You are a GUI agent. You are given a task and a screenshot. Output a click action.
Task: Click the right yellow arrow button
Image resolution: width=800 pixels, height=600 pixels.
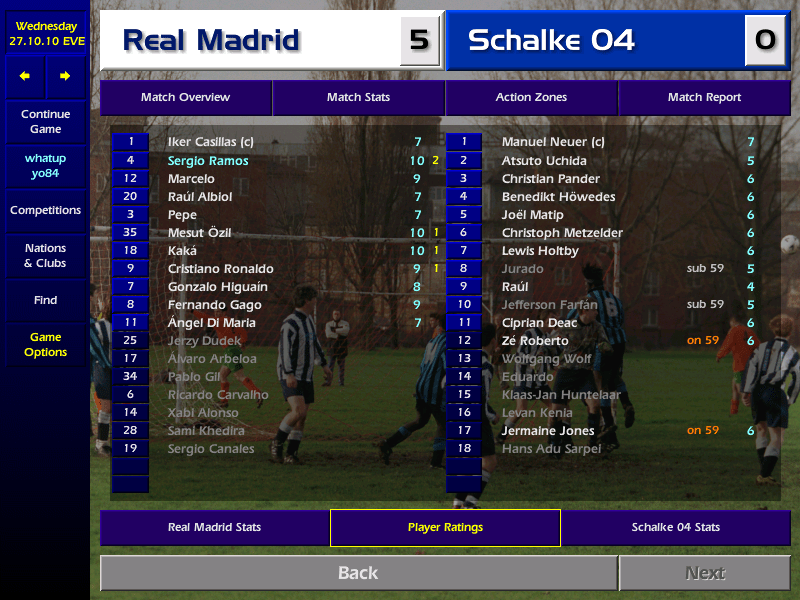65,76
